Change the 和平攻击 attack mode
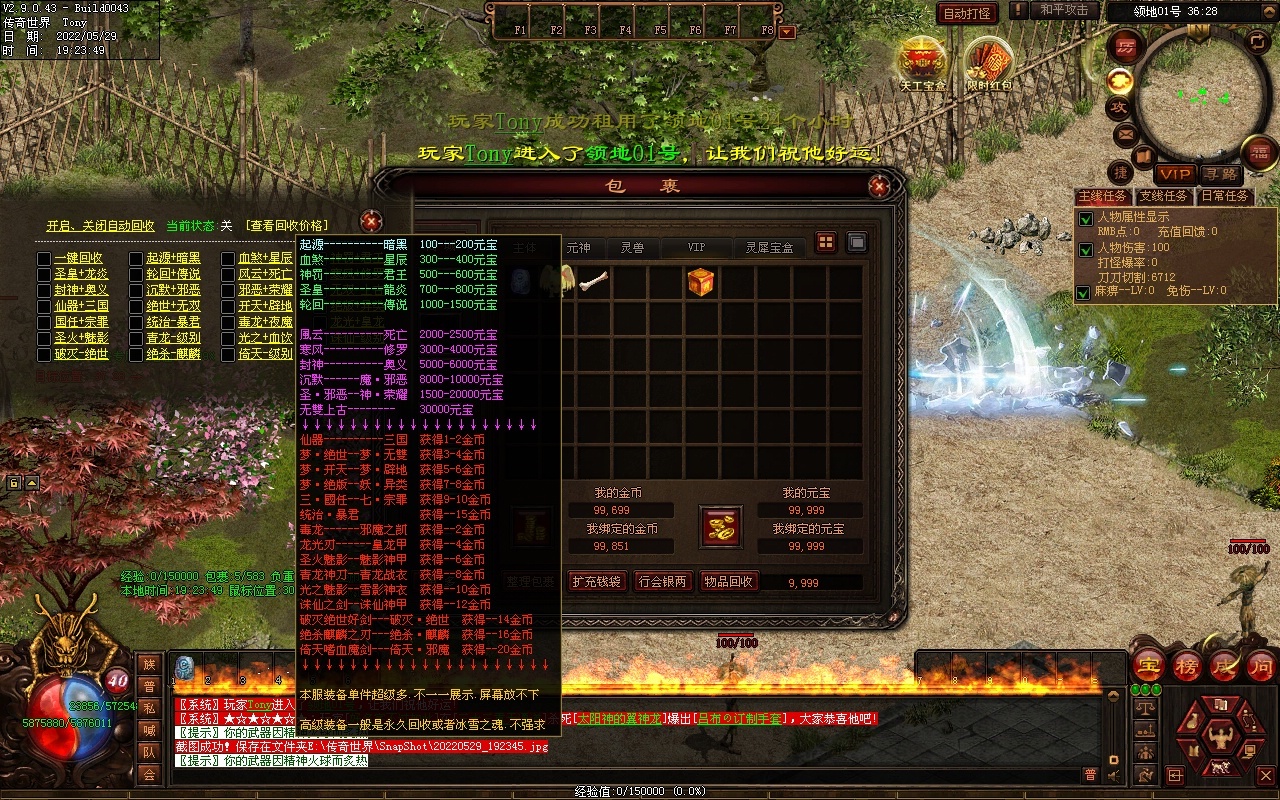 (x=1063, y=11)
